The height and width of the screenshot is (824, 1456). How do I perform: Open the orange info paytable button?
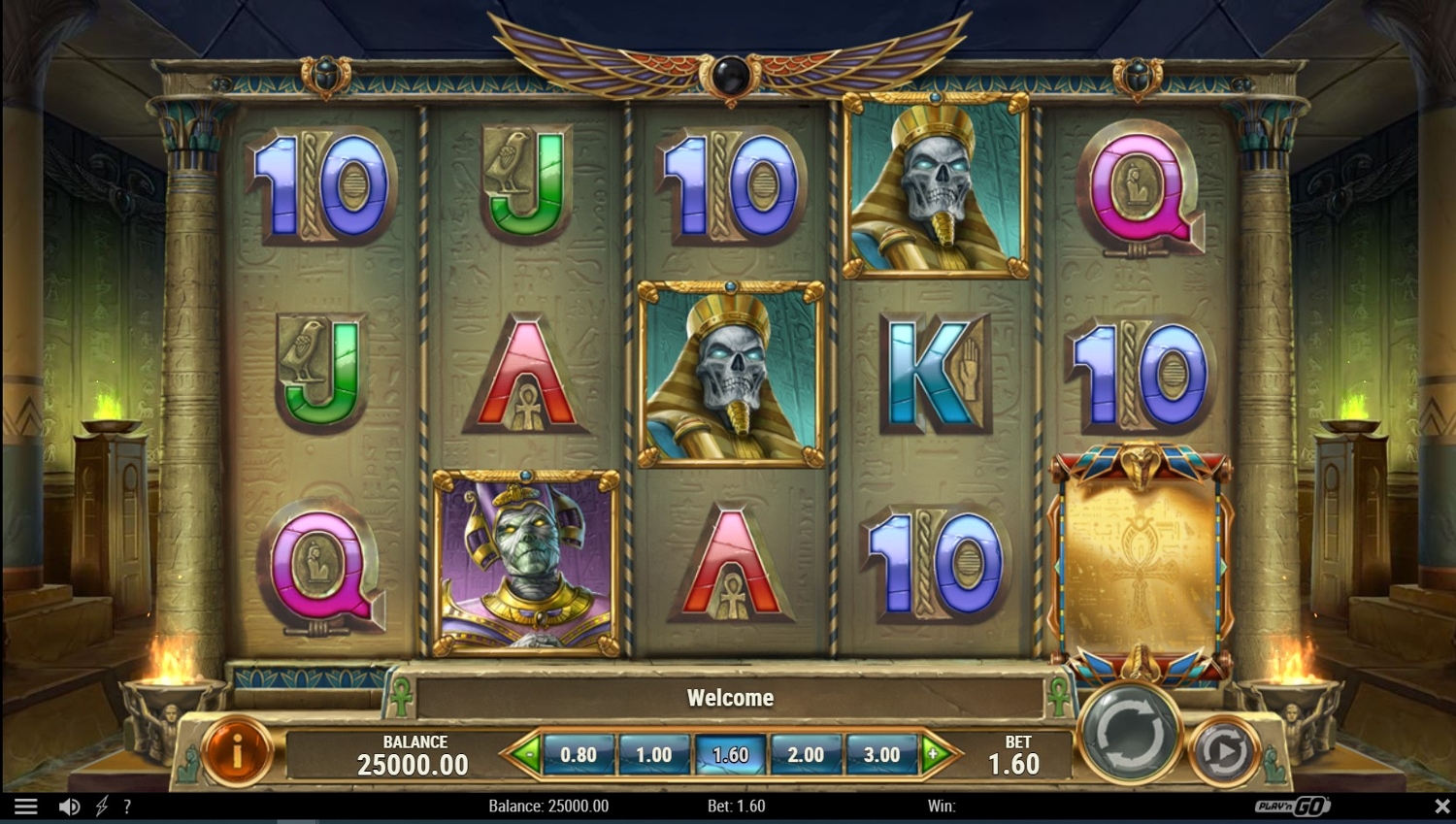coord(237,750)
